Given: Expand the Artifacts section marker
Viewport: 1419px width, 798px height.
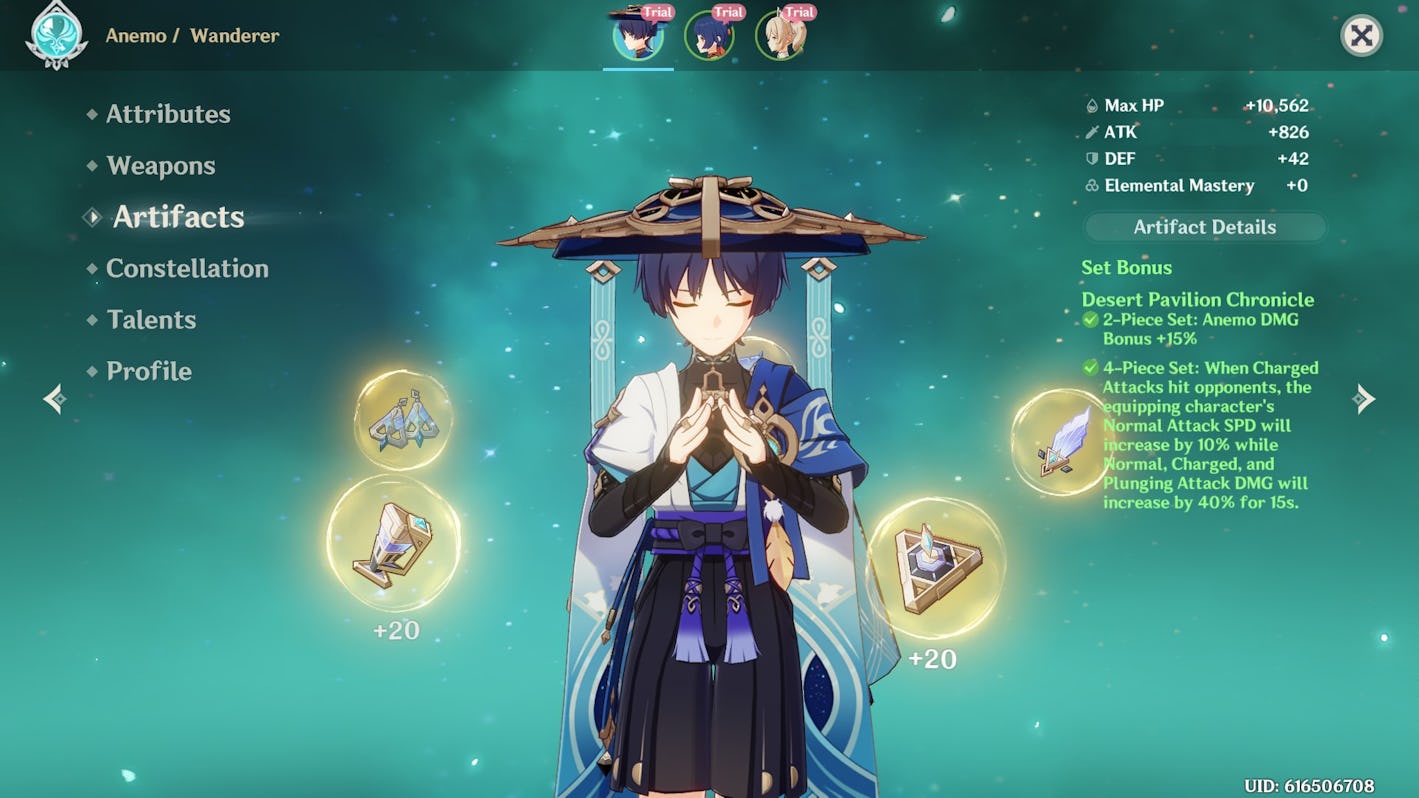Looking at the screenshot, I should (92, 216).
